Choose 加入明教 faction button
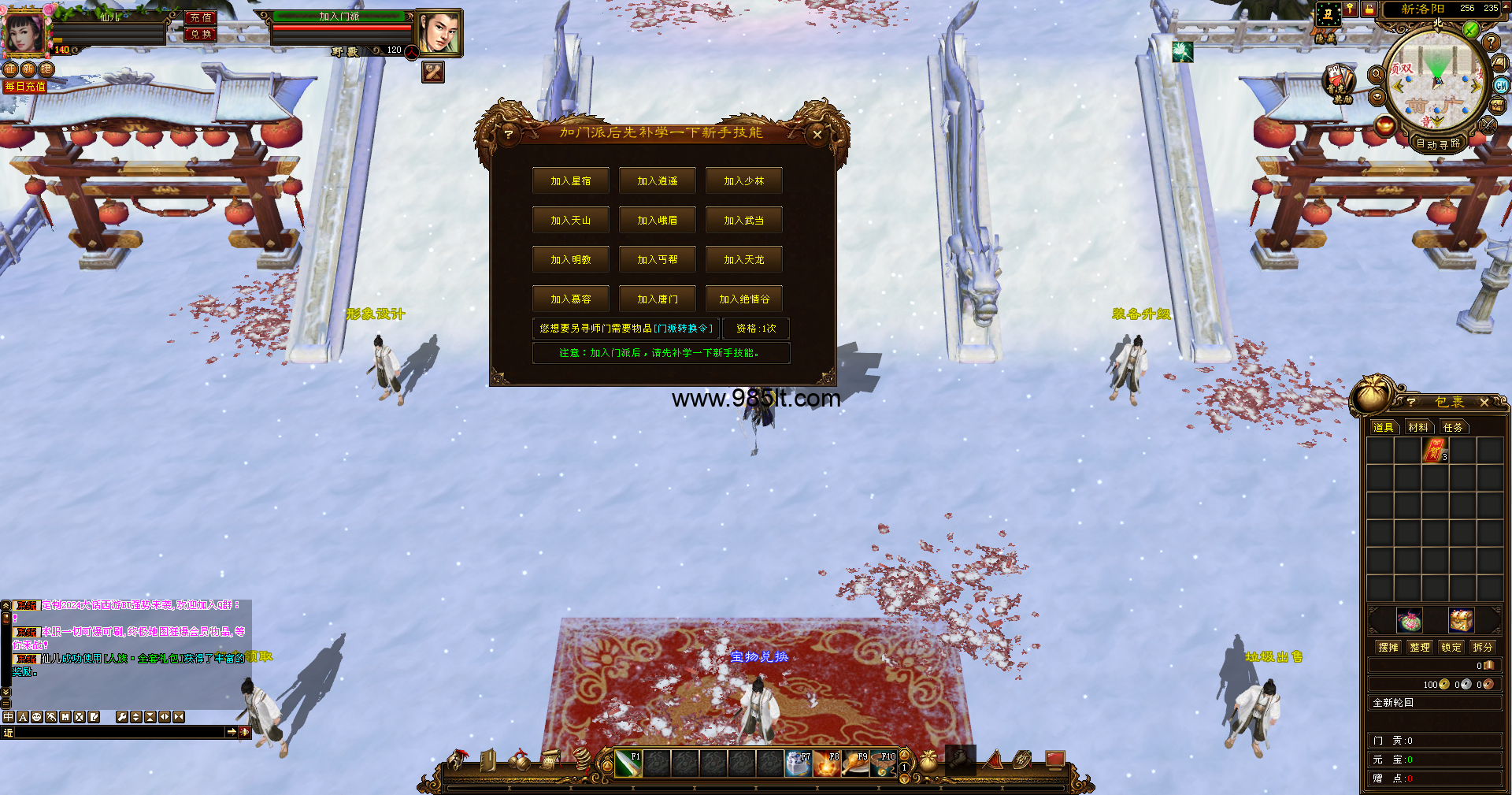Image resolution: width=1512 pixels, height=795 pixels. (570, 260)
